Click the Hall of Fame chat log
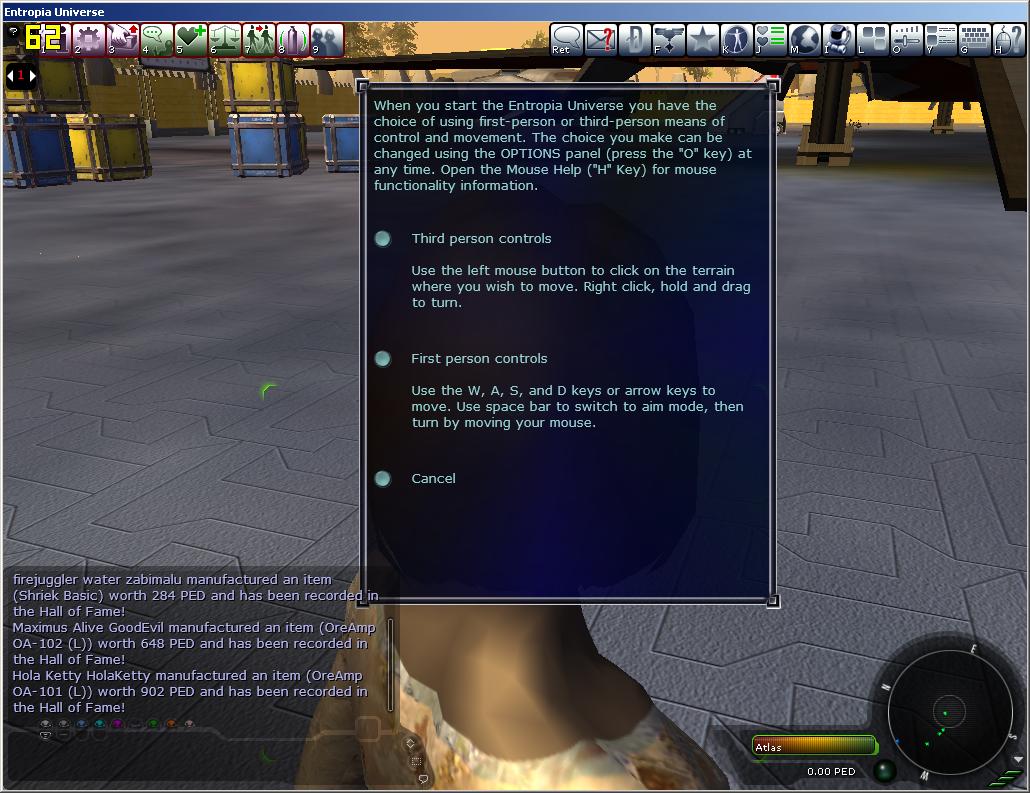 click(x=195, y=643)
